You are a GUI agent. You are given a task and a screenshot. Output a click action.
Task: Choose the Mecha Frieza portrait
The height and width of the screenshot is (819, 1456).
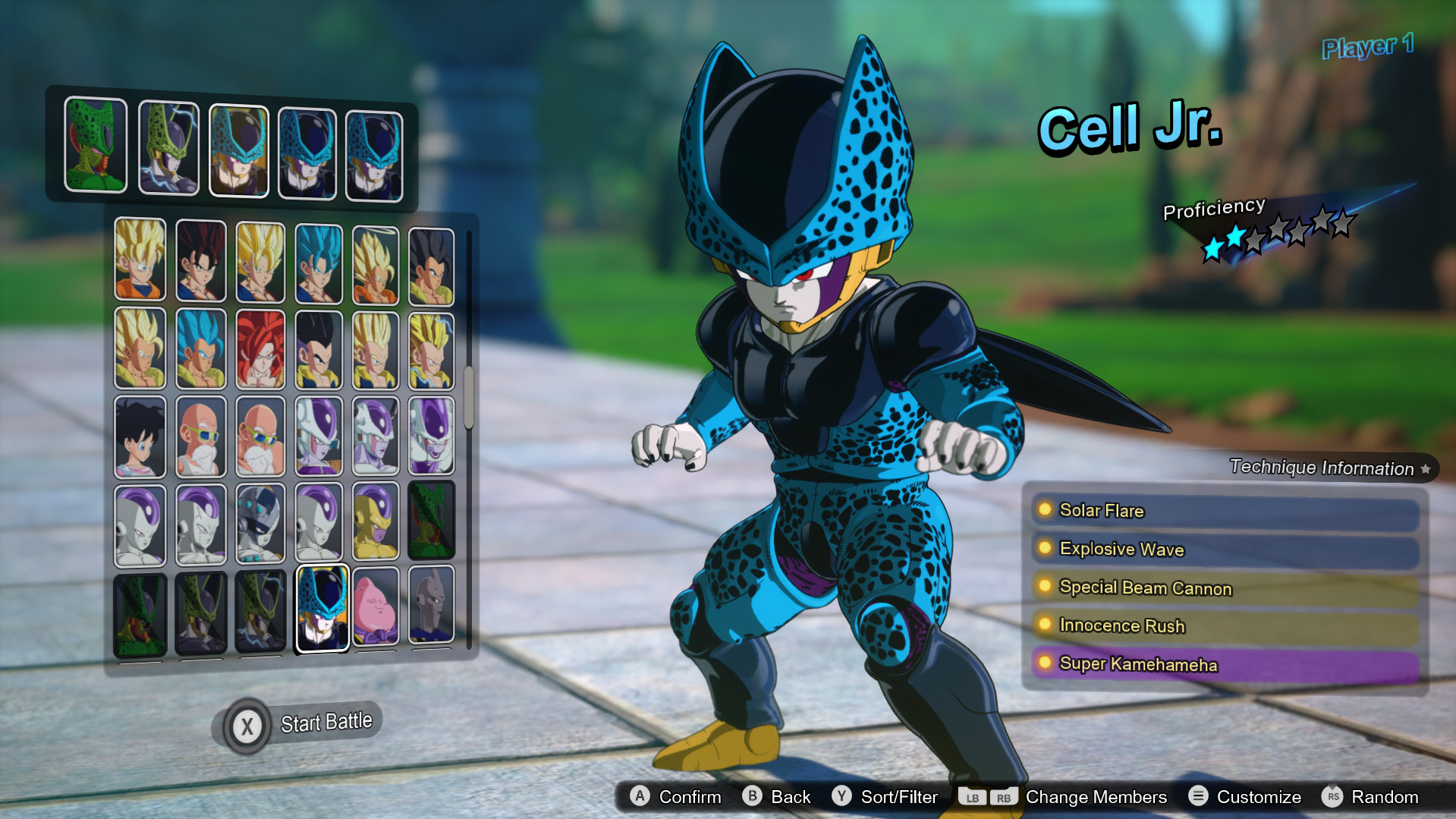coord(260,524)
